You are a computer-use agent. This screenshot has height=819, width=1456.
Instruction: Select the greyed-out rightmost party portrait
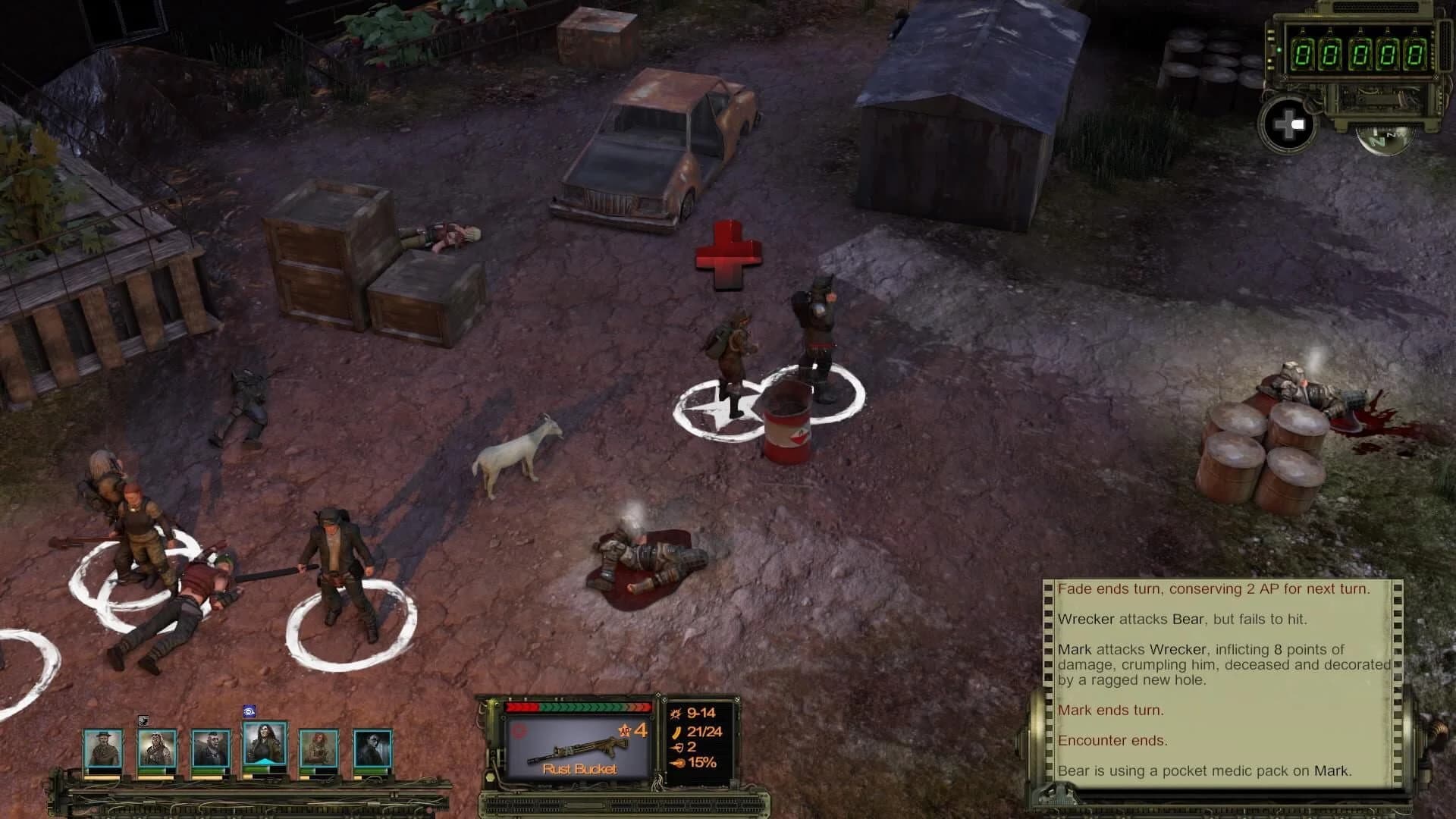(373, 747)
